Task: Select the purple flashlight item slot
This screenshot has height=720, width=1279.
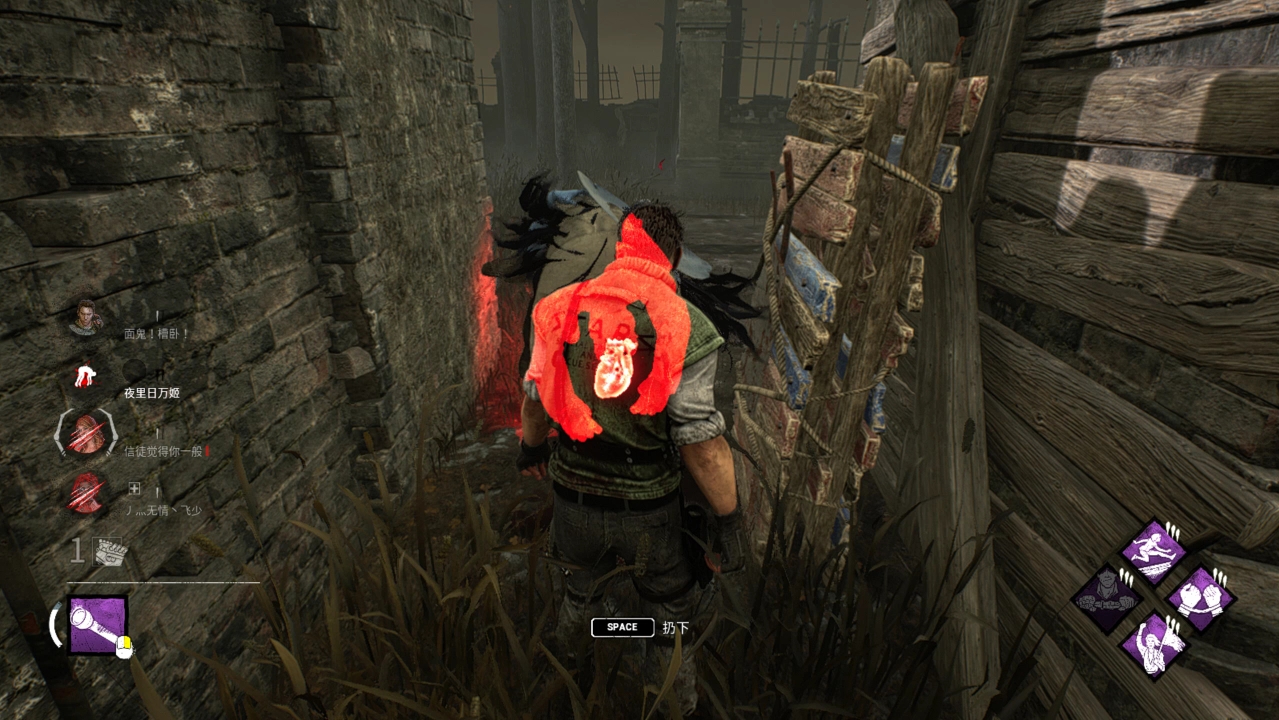Action: click(97, 625)
